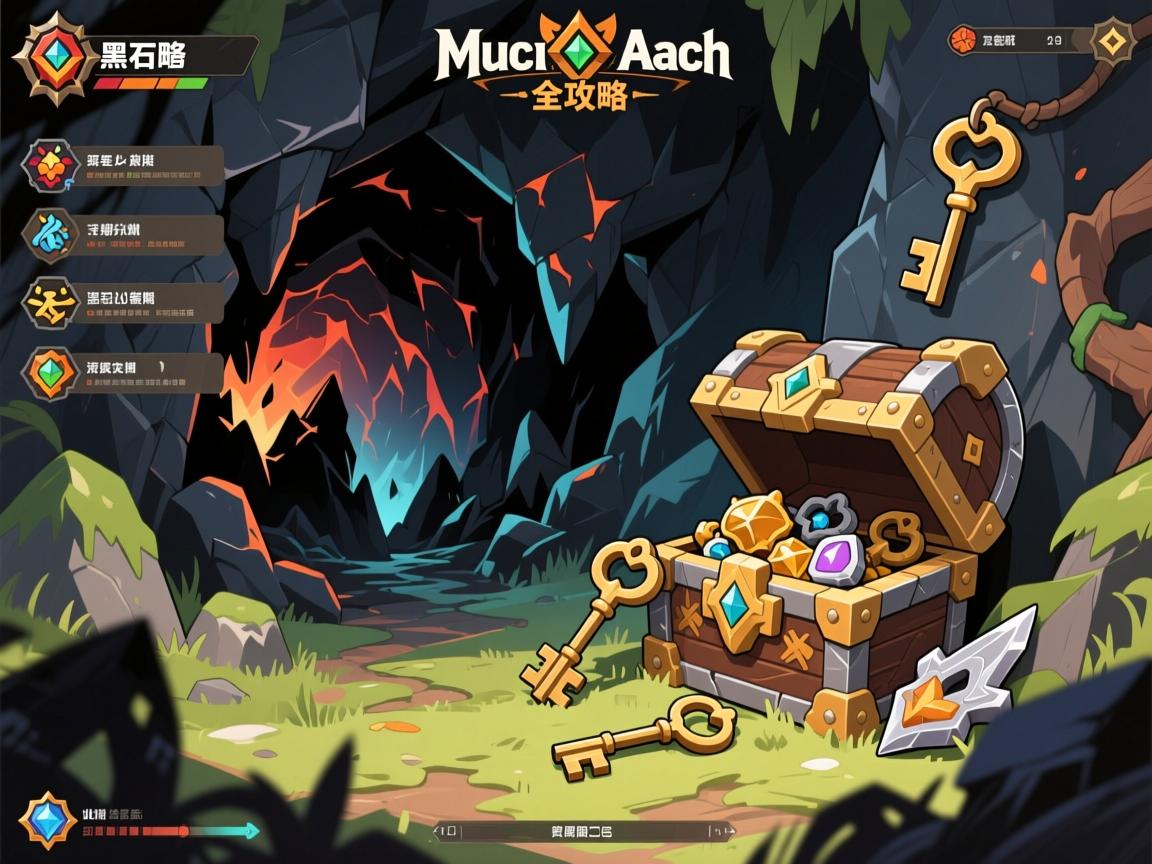This screenshot has width=1152, height=864.
Task: Open the gold diamond badge button
Action: (x=1111, y=42)
